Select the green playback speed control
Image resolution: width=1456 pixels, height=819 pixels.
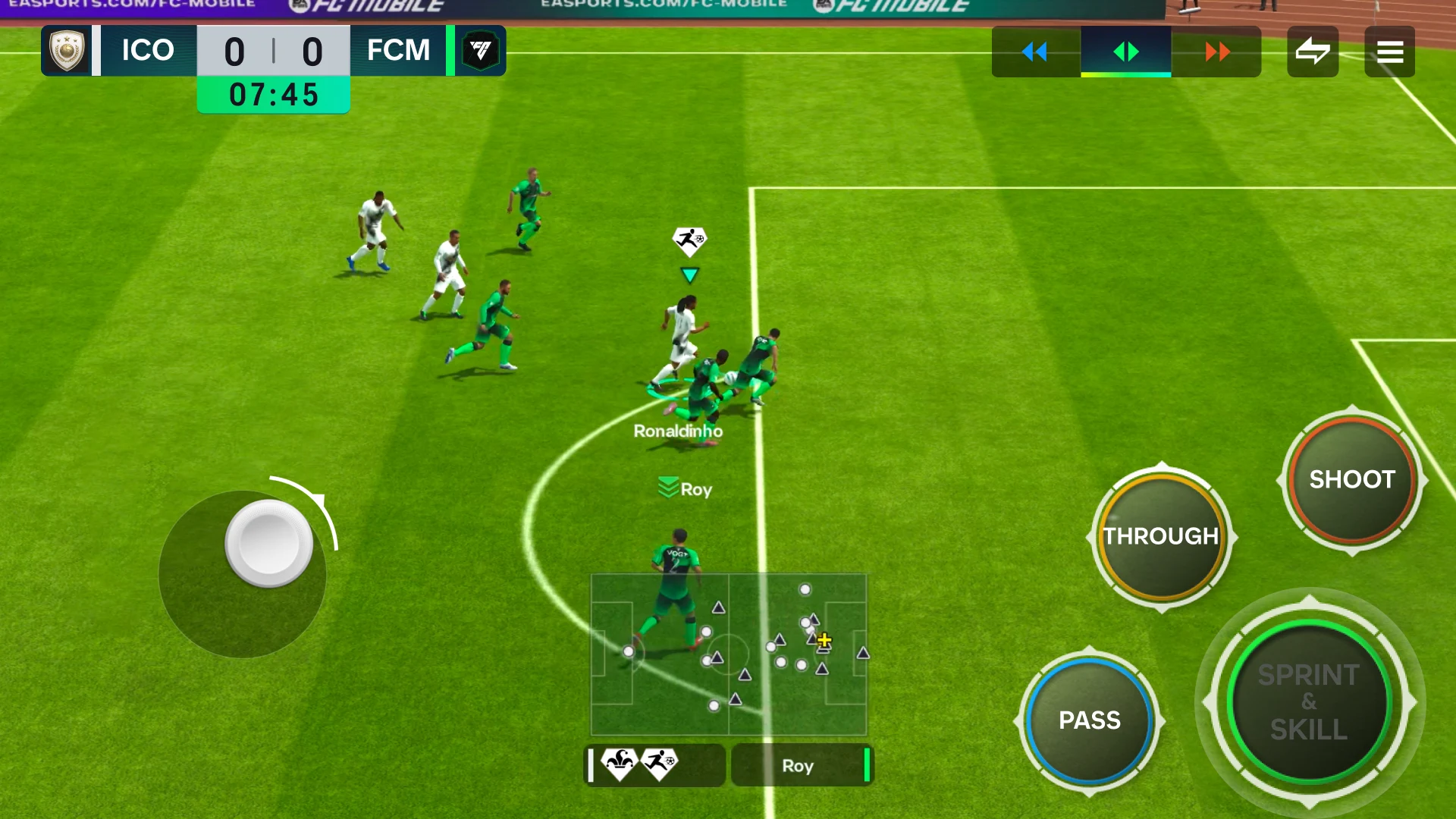pyautogui.click(x=1125, y=52)
